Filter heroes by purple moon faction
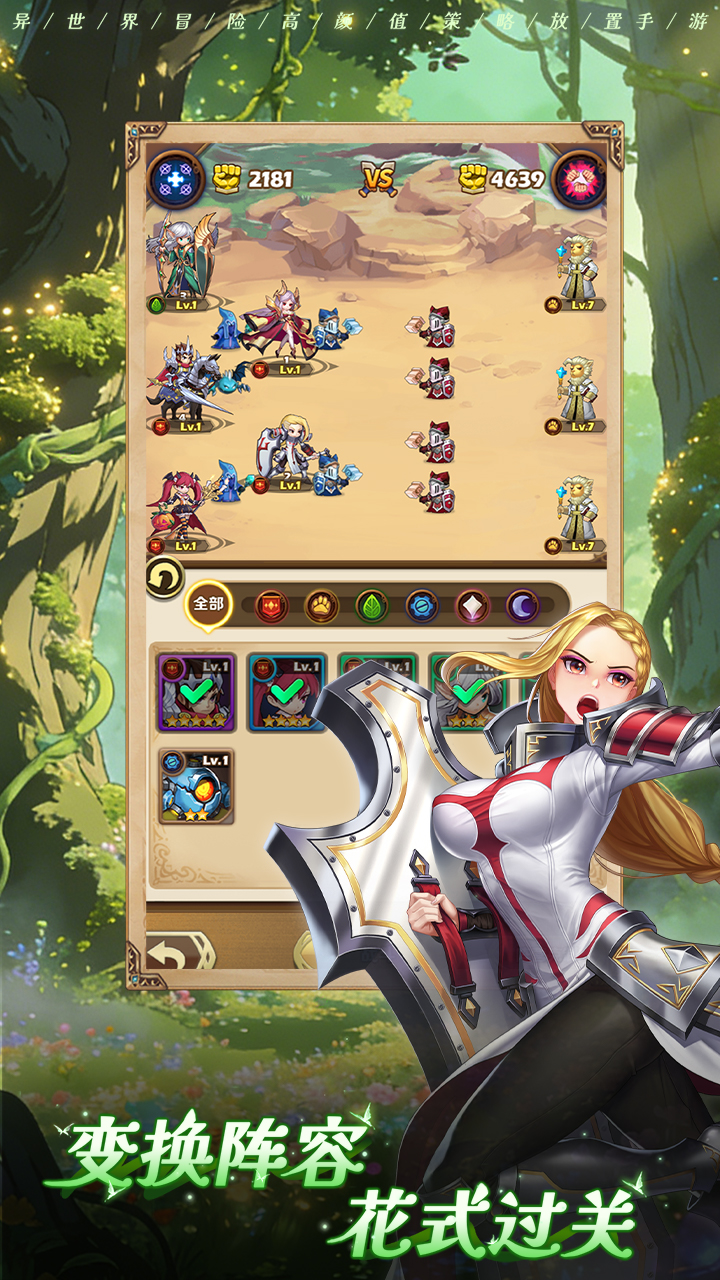Viewport: 720px width, 1280px height. tap(522, 606)
